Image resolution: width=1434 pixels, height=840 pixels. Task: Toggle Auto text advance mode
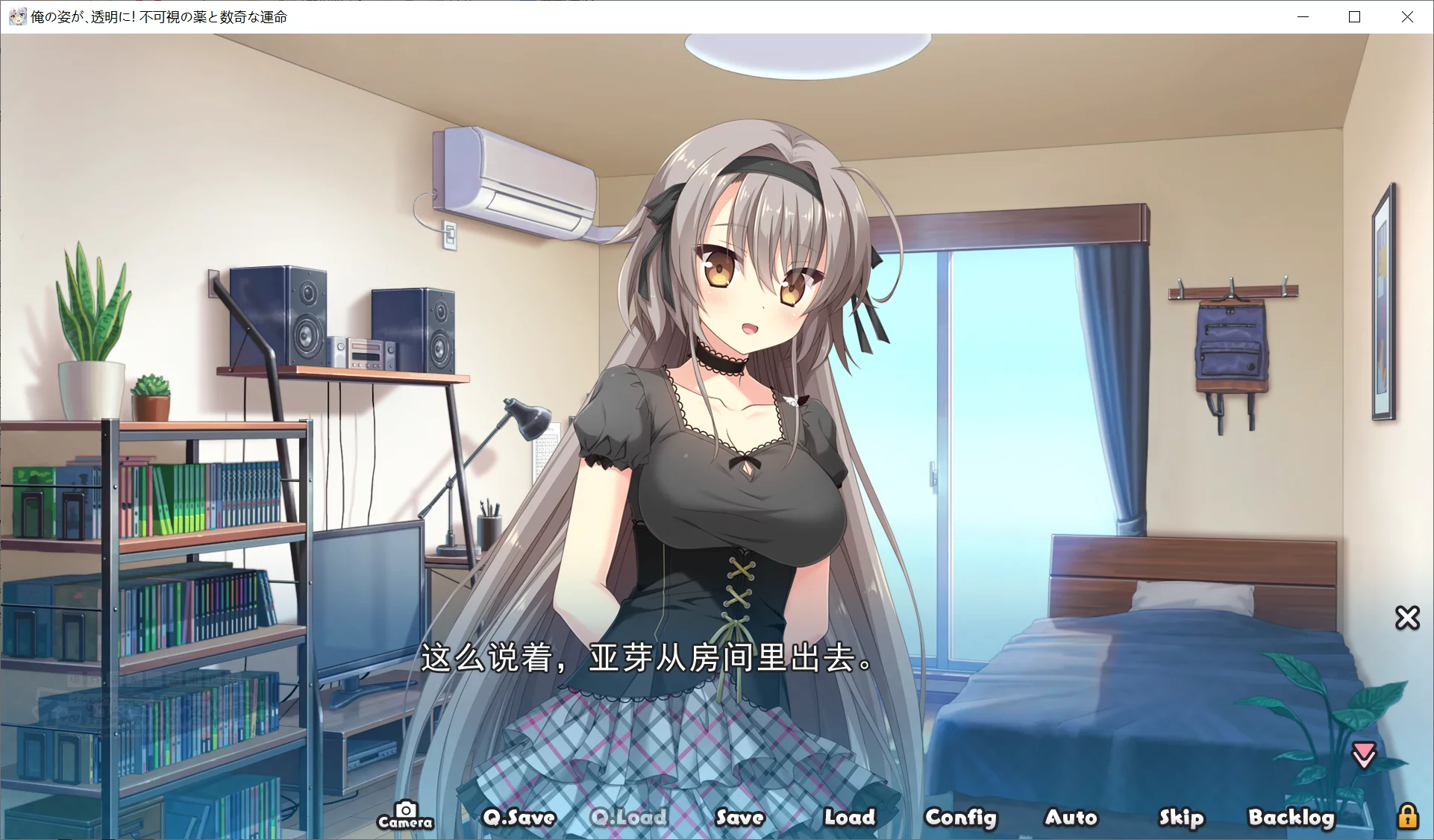(x=1071, y=818)
